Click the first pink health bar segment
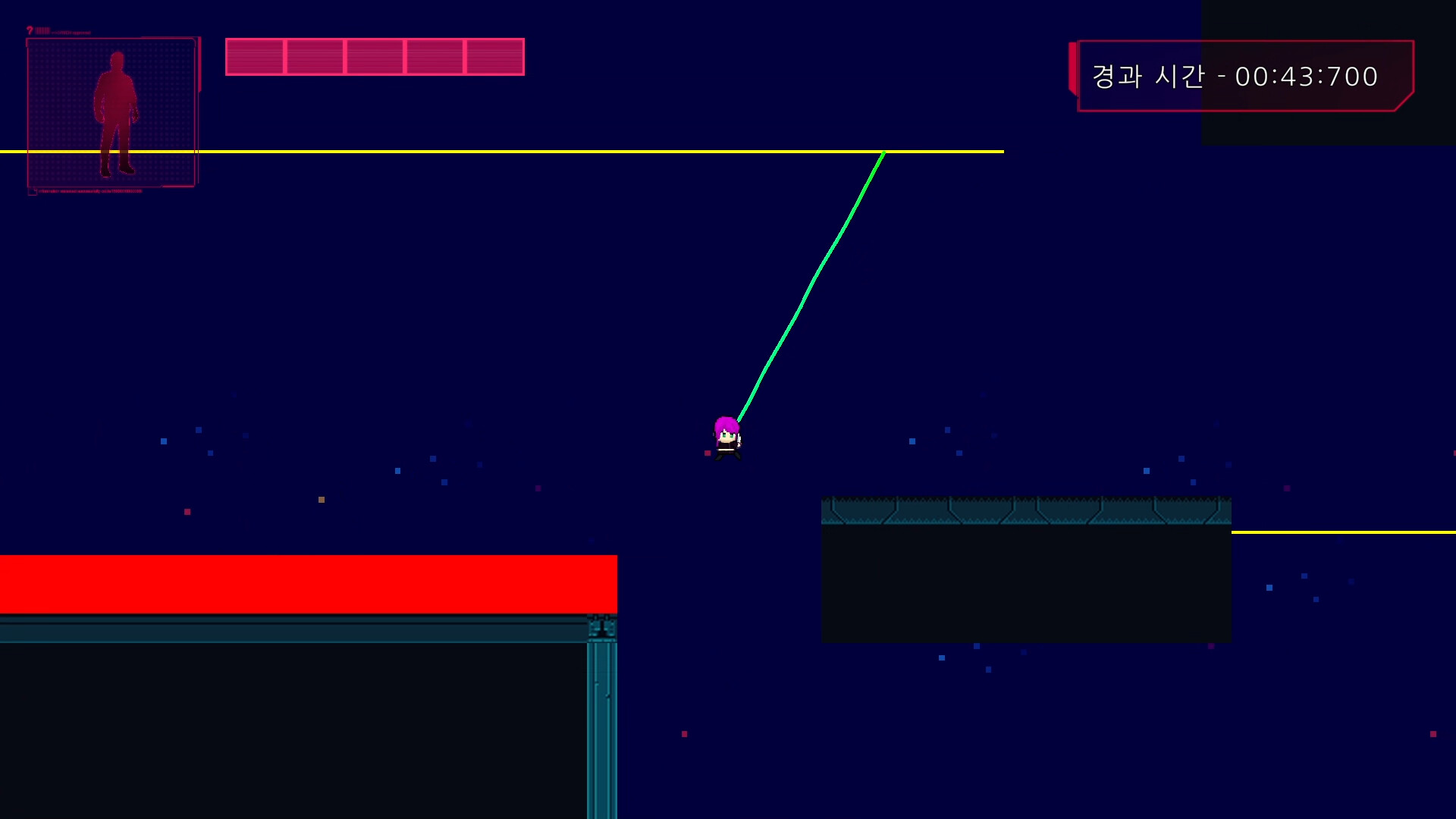The image size is (1456, 819). 256,56
